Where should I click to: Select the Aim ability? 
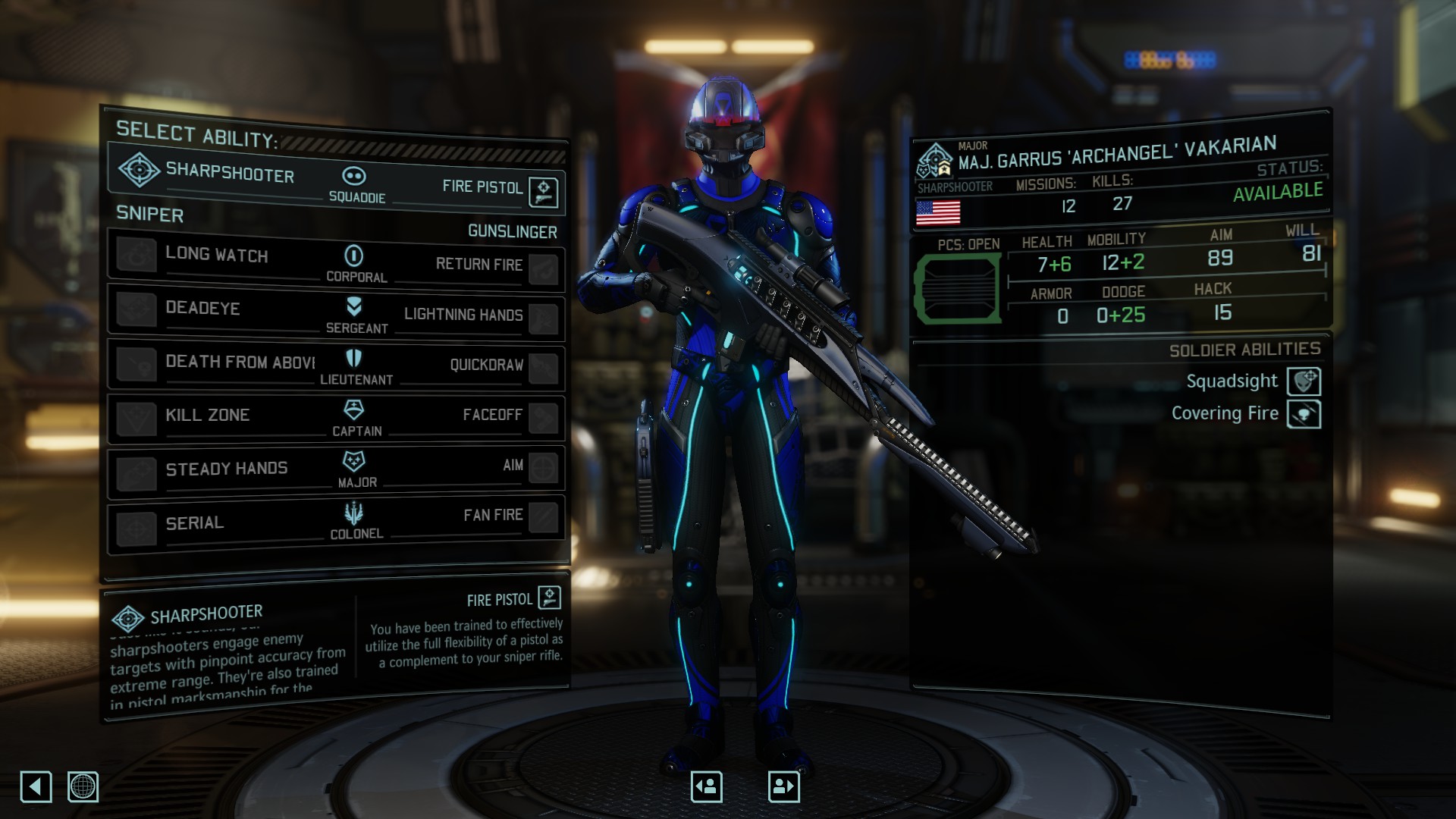(513, 466)
